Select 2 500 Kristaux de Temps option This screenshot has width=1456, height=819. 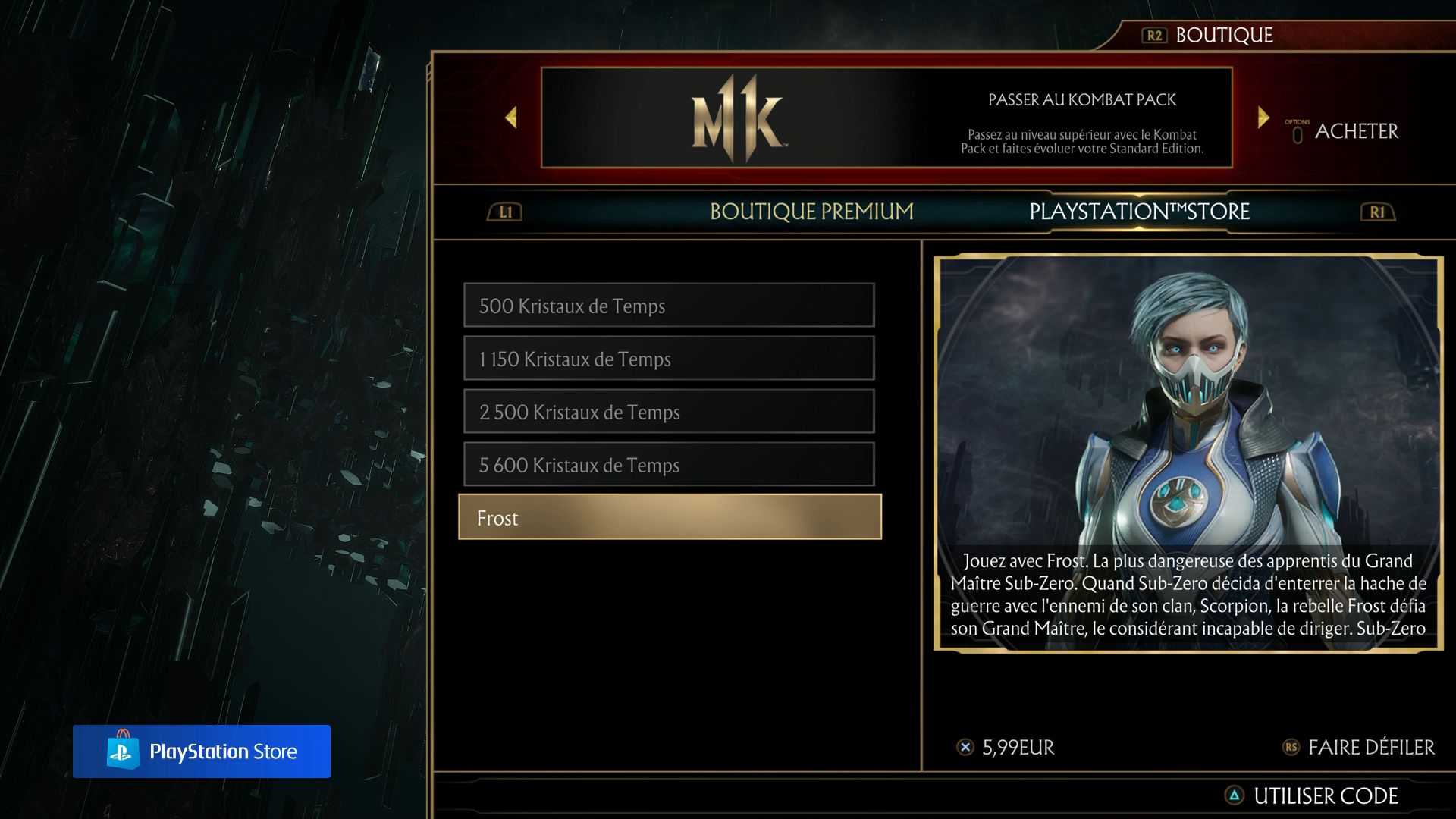coord(669,412)
